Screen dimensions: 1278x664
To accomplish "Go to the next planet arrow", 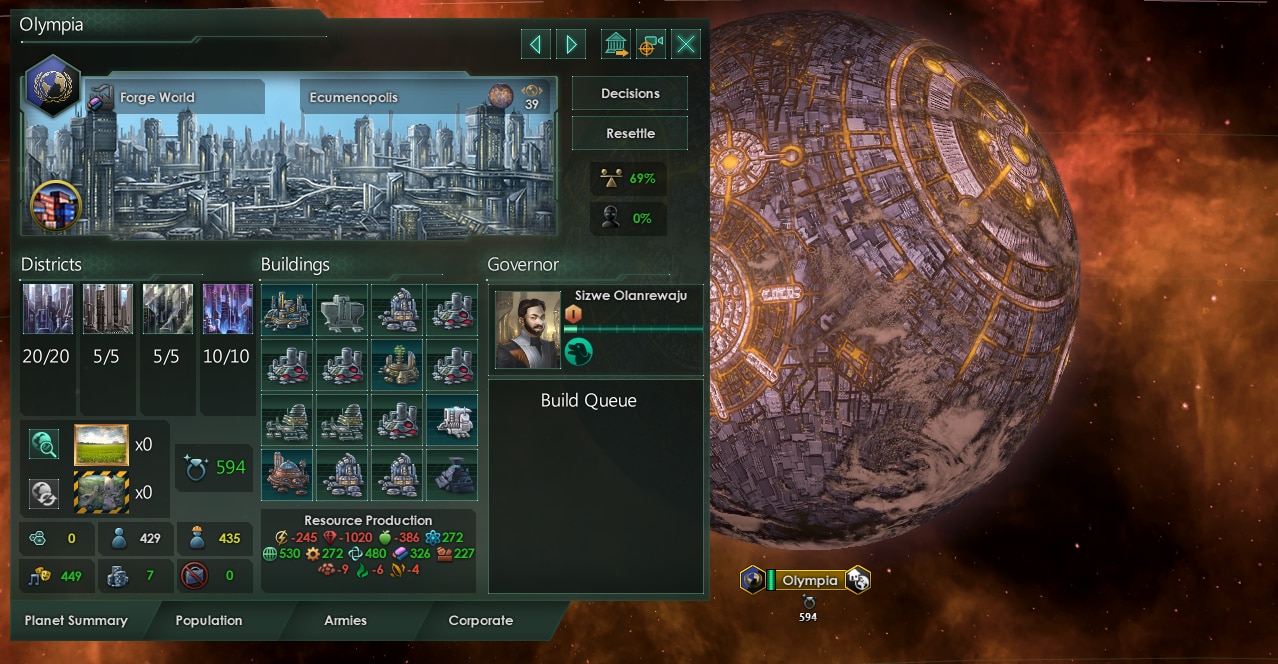I will [571, 44].
